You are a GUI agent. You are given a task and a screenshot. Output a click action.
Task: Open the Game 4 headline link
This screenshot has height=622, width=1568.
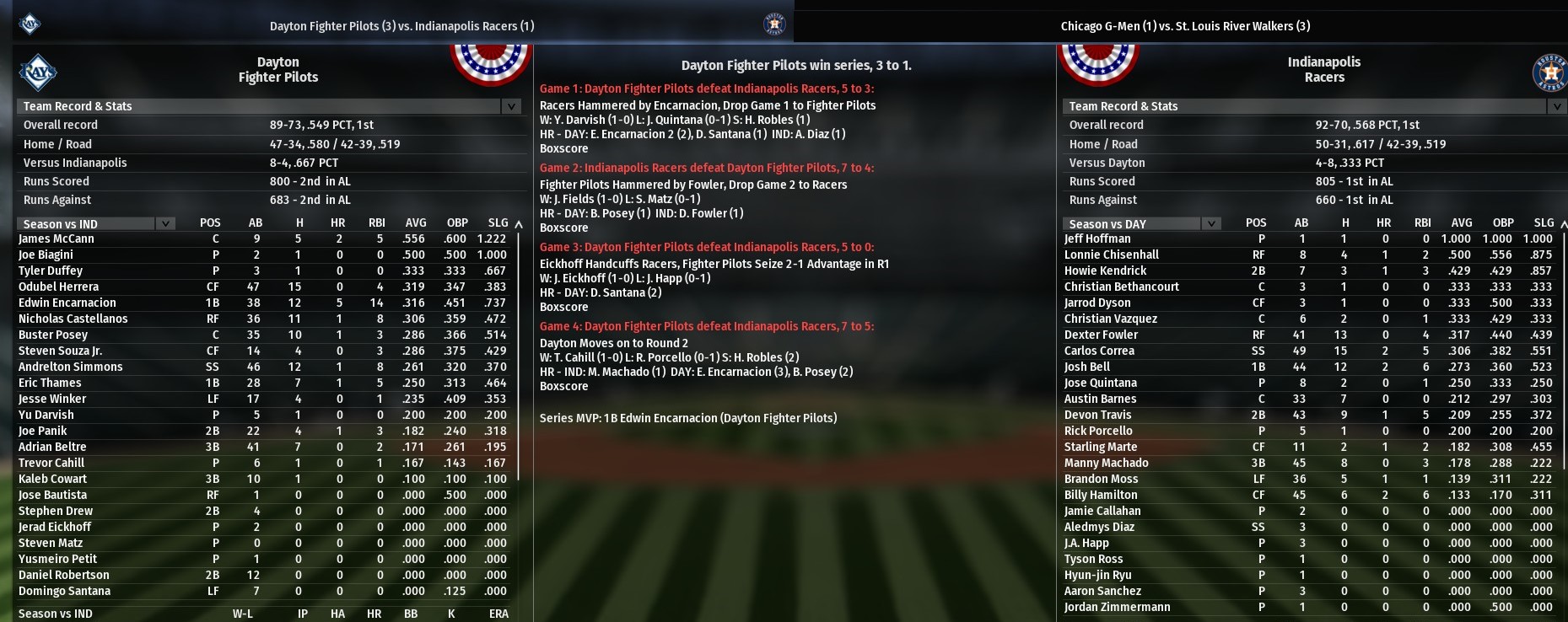pyautogui.click(x=707, y=326)
